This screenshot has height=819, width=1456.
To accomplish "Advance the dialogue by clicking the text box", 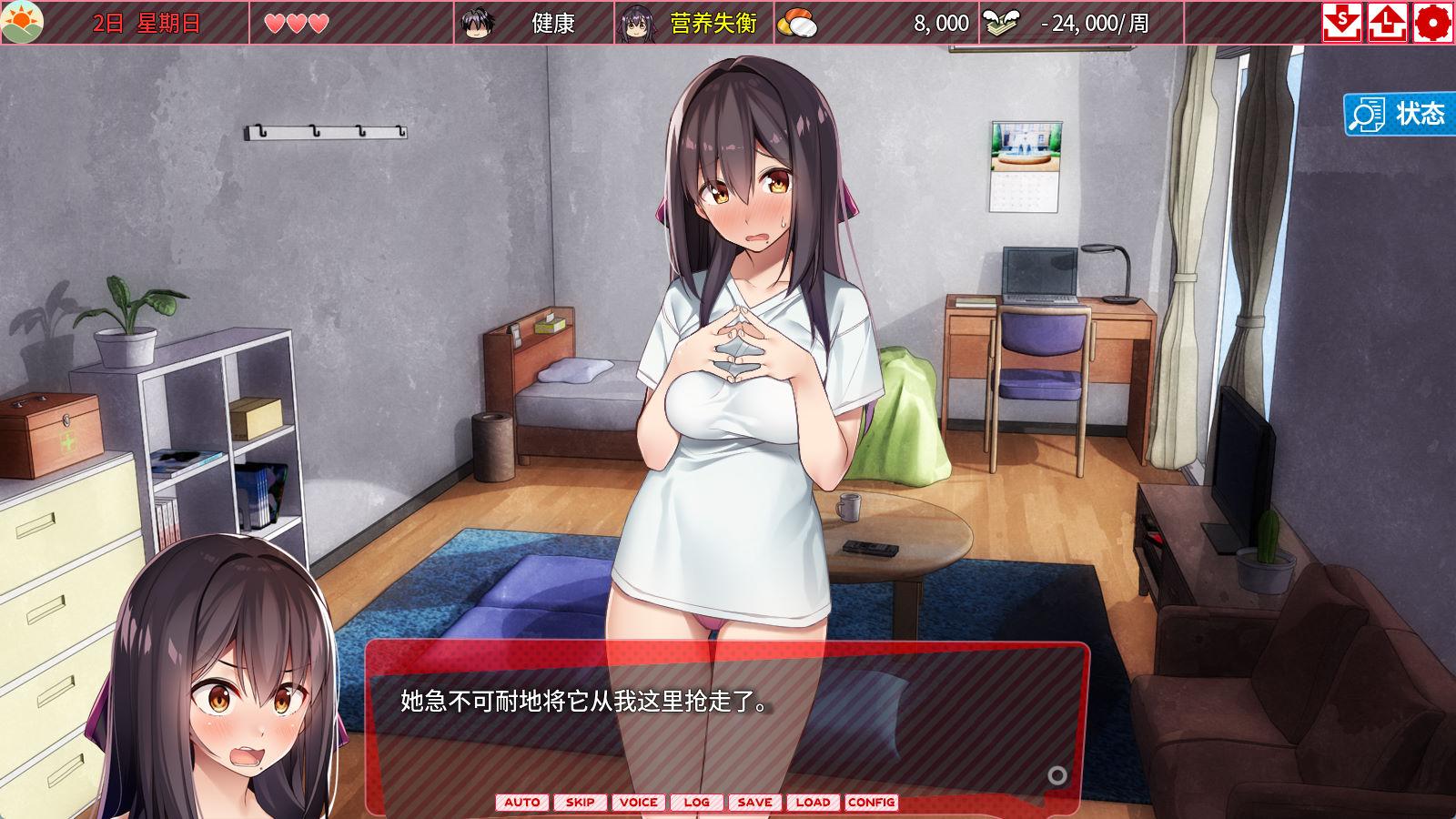I will [726, 728].
